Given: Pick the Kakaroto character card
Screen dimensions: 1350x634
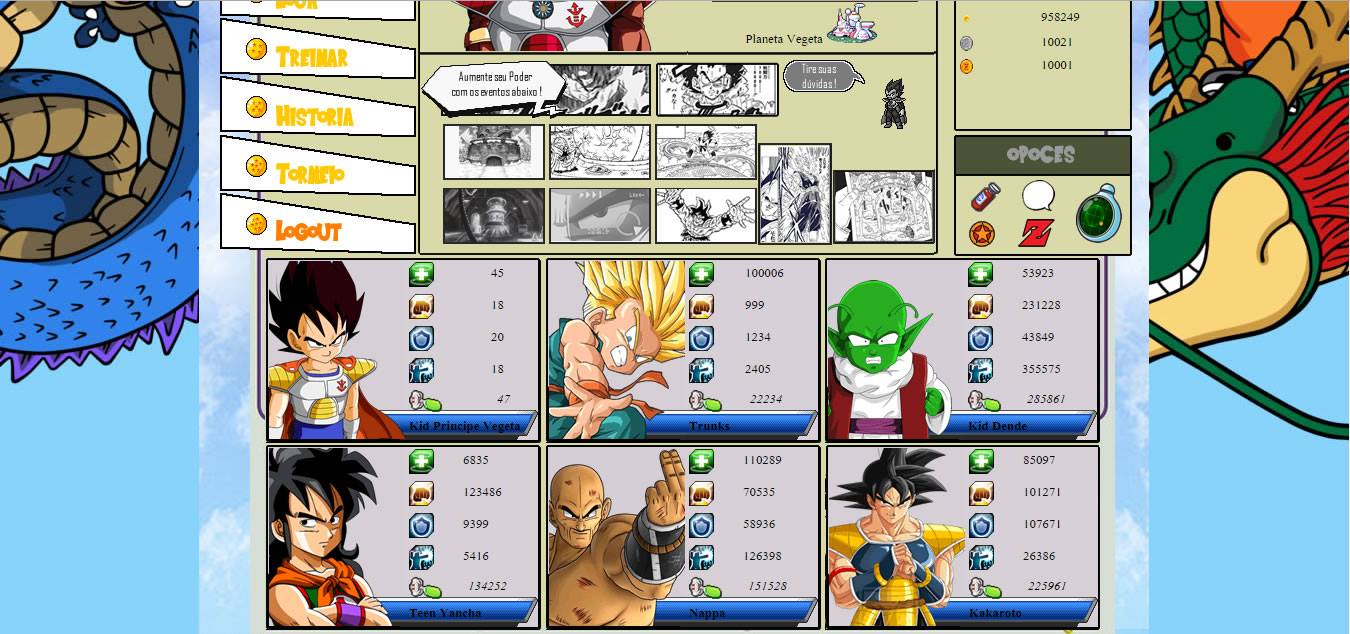Looking at the screenshot, I should pos(962,537).
